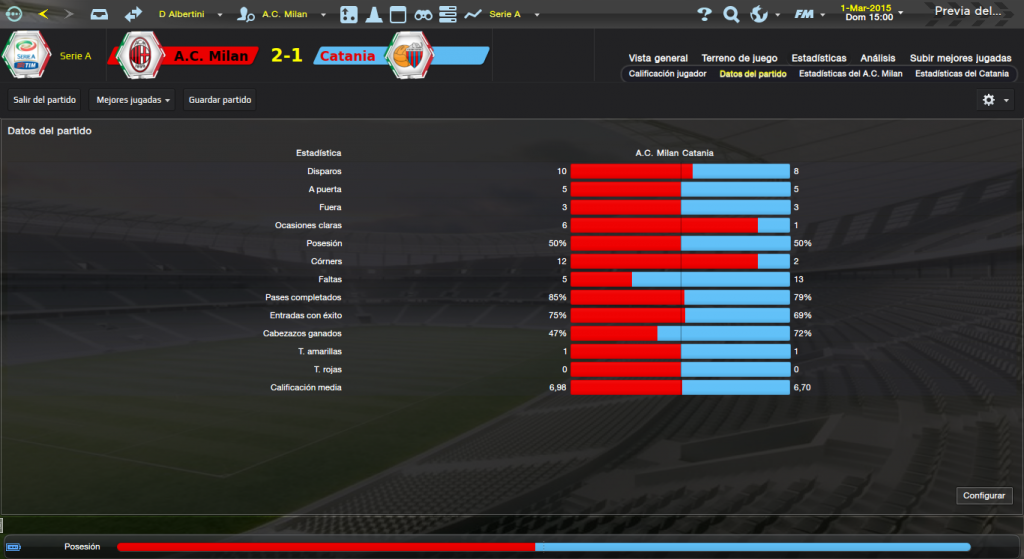Screen dimensions: 1024x559
Task: Select the Datos del partido subtab
Action: [752, 74]
